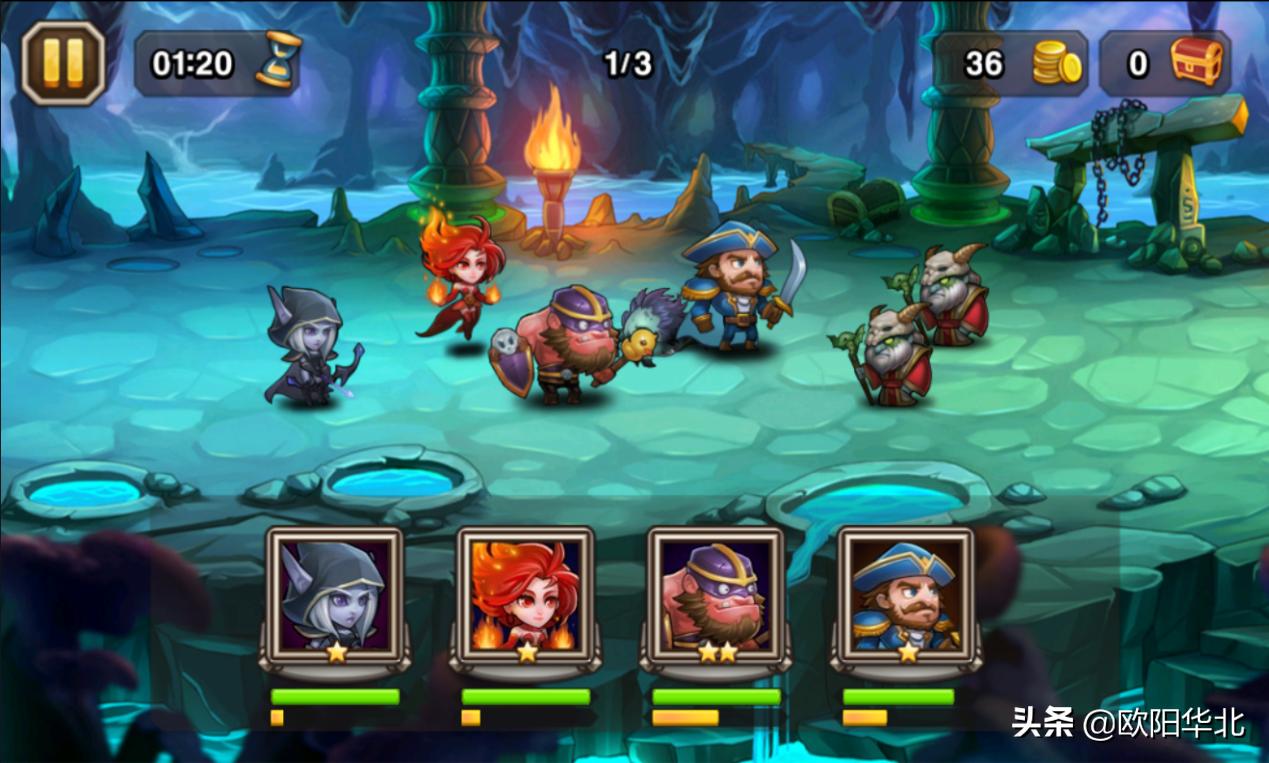Select the dark elf archer hero portrait
Image resolution: width=1269 pixels, height=763 pixels.
335,597
